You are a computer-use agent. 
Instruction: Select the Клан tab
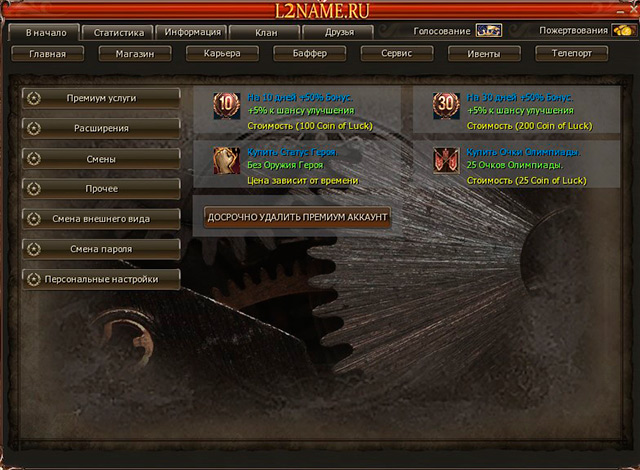(x=265, y=33)
